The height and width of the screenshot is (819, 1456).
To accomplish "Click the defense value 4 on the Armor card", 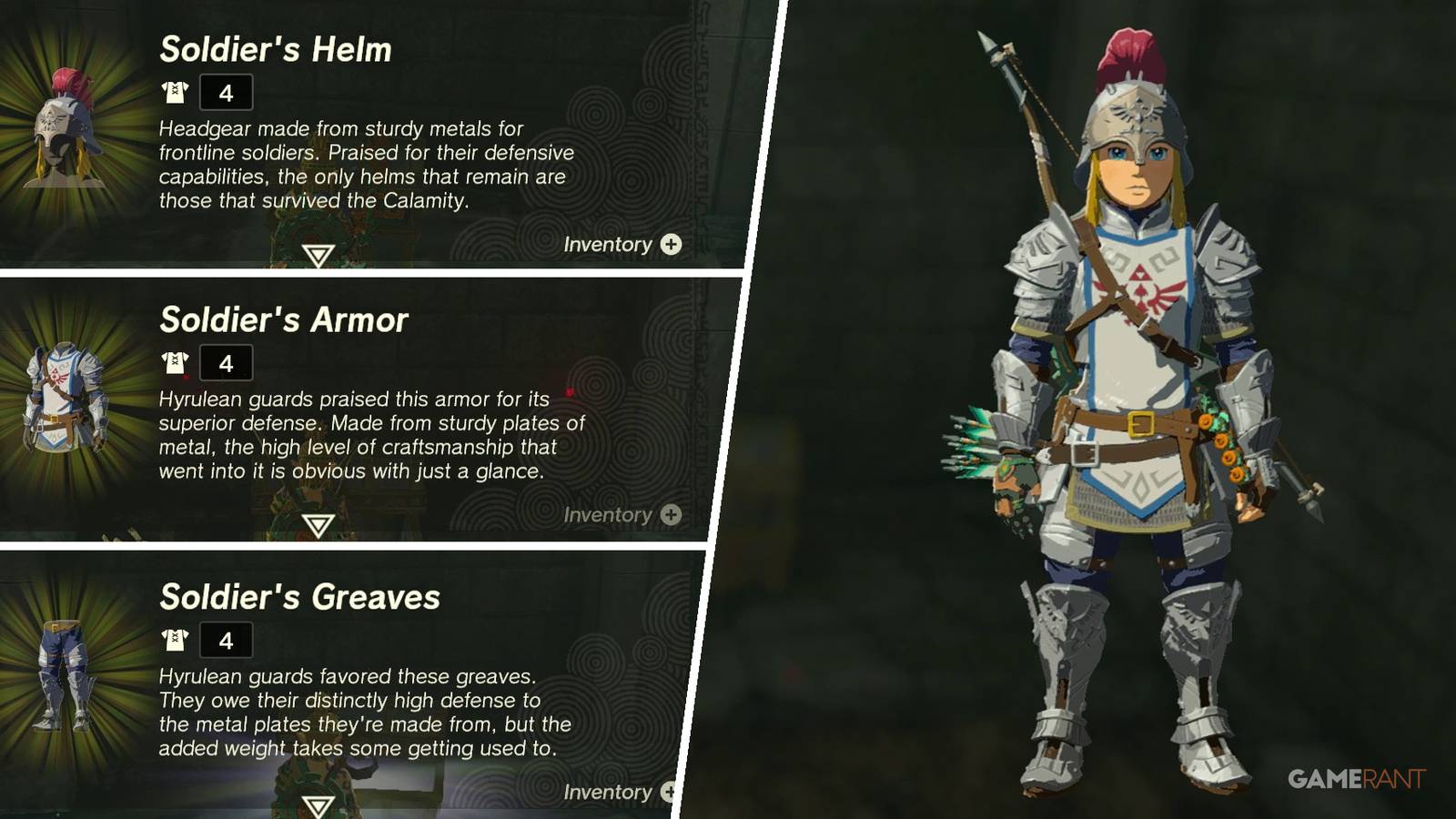I will pos(227,362).
